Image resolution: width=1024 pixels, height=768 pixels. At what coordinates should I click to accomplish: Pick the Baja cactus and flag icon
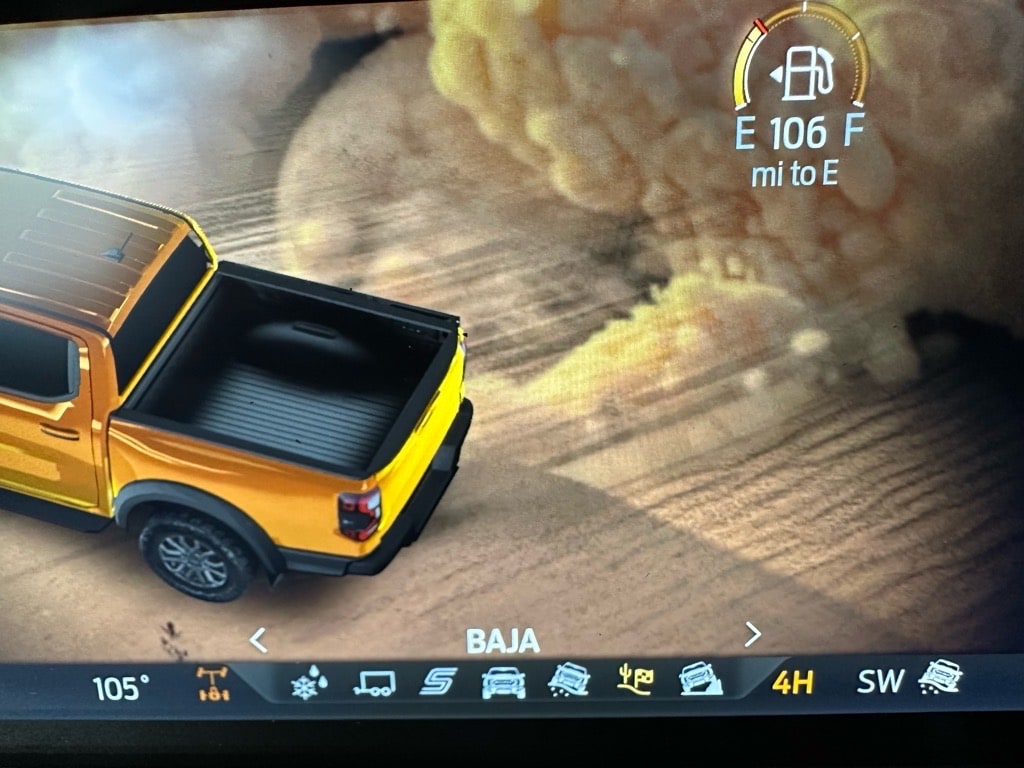coord(634,680)
